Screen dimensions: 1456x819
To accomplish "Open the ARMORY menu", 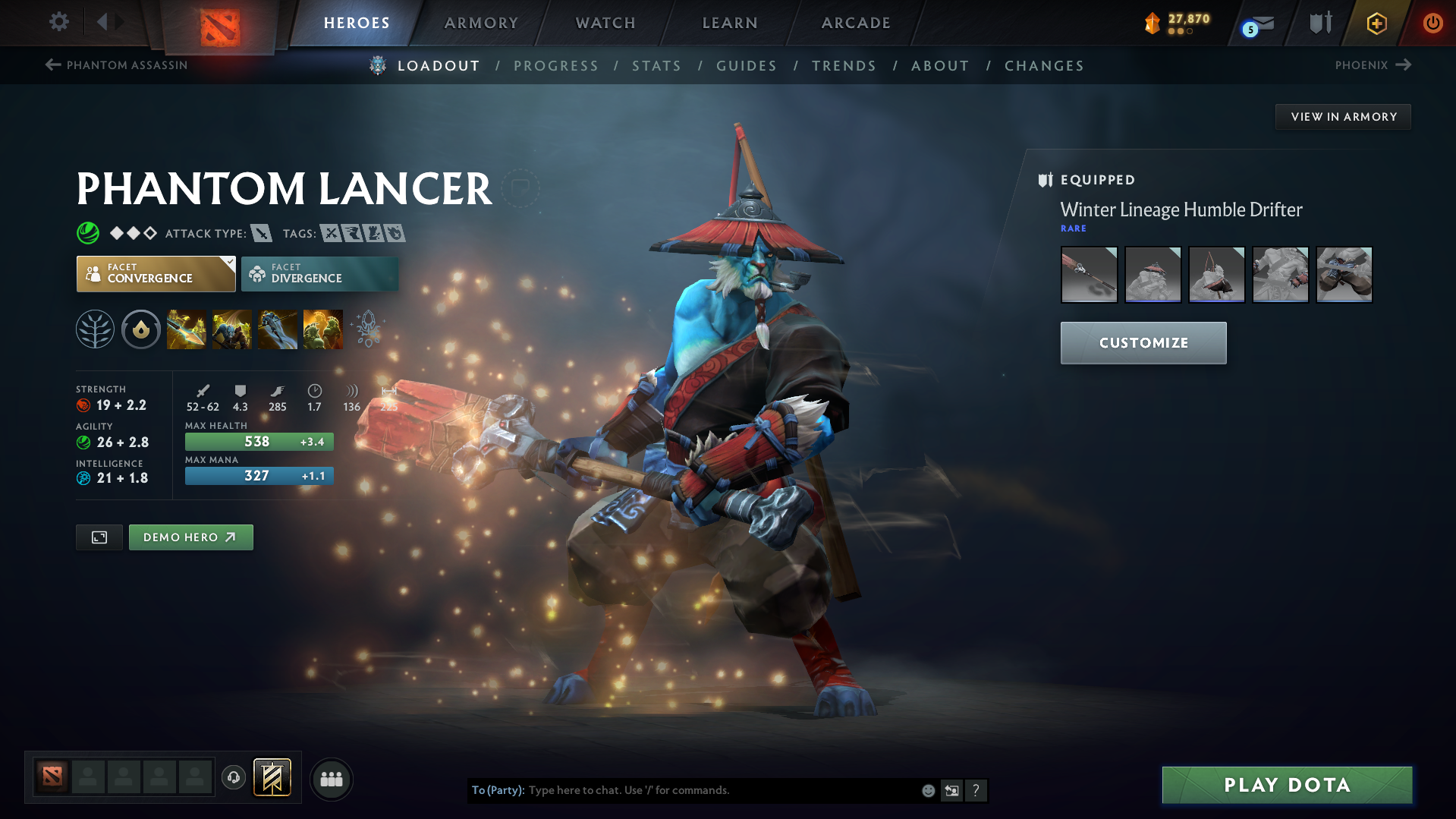I will 481,23.
